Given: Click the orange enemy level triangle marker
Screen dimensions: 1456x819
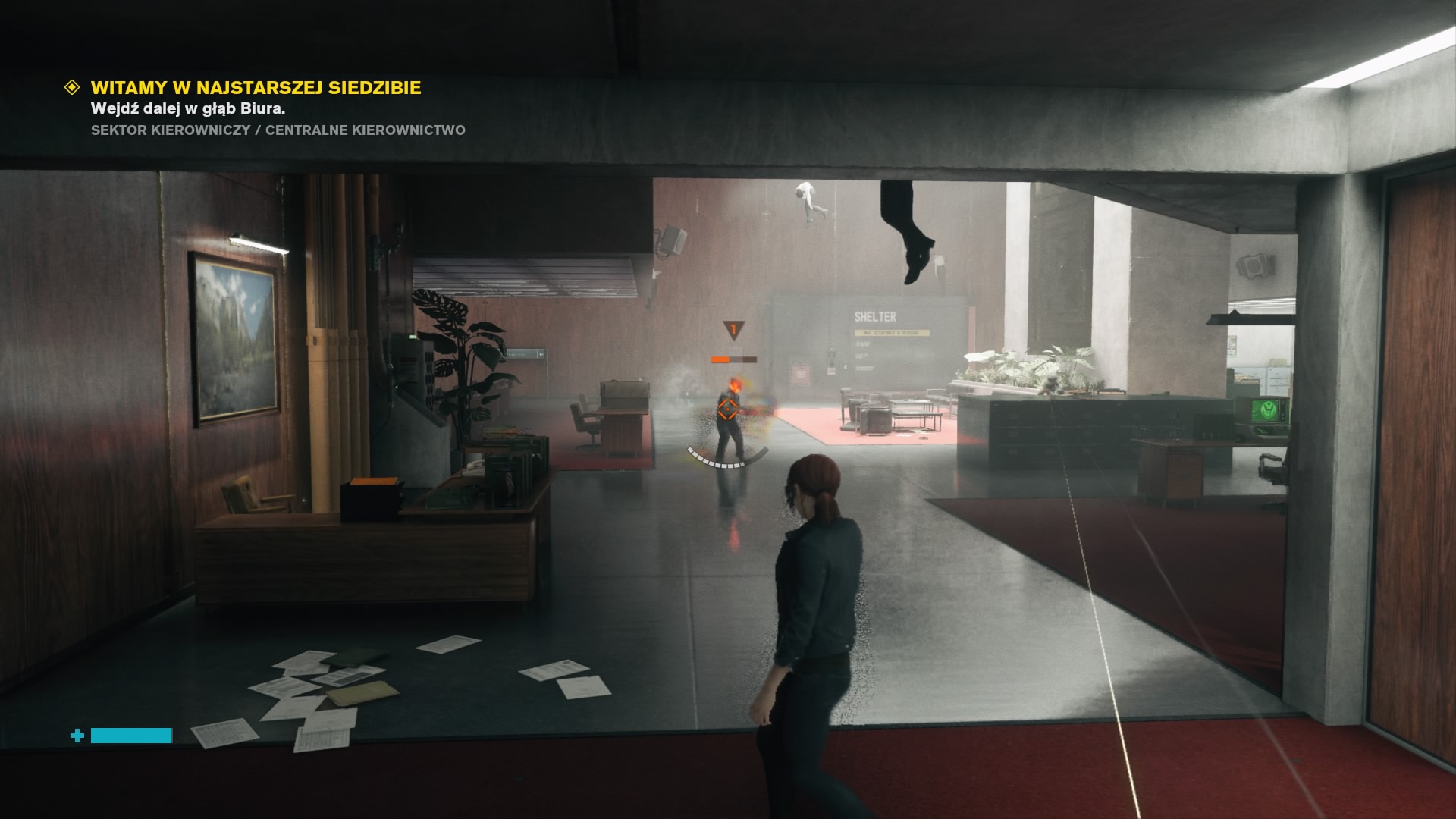Looking at the screenshot, I should (733, 330).
